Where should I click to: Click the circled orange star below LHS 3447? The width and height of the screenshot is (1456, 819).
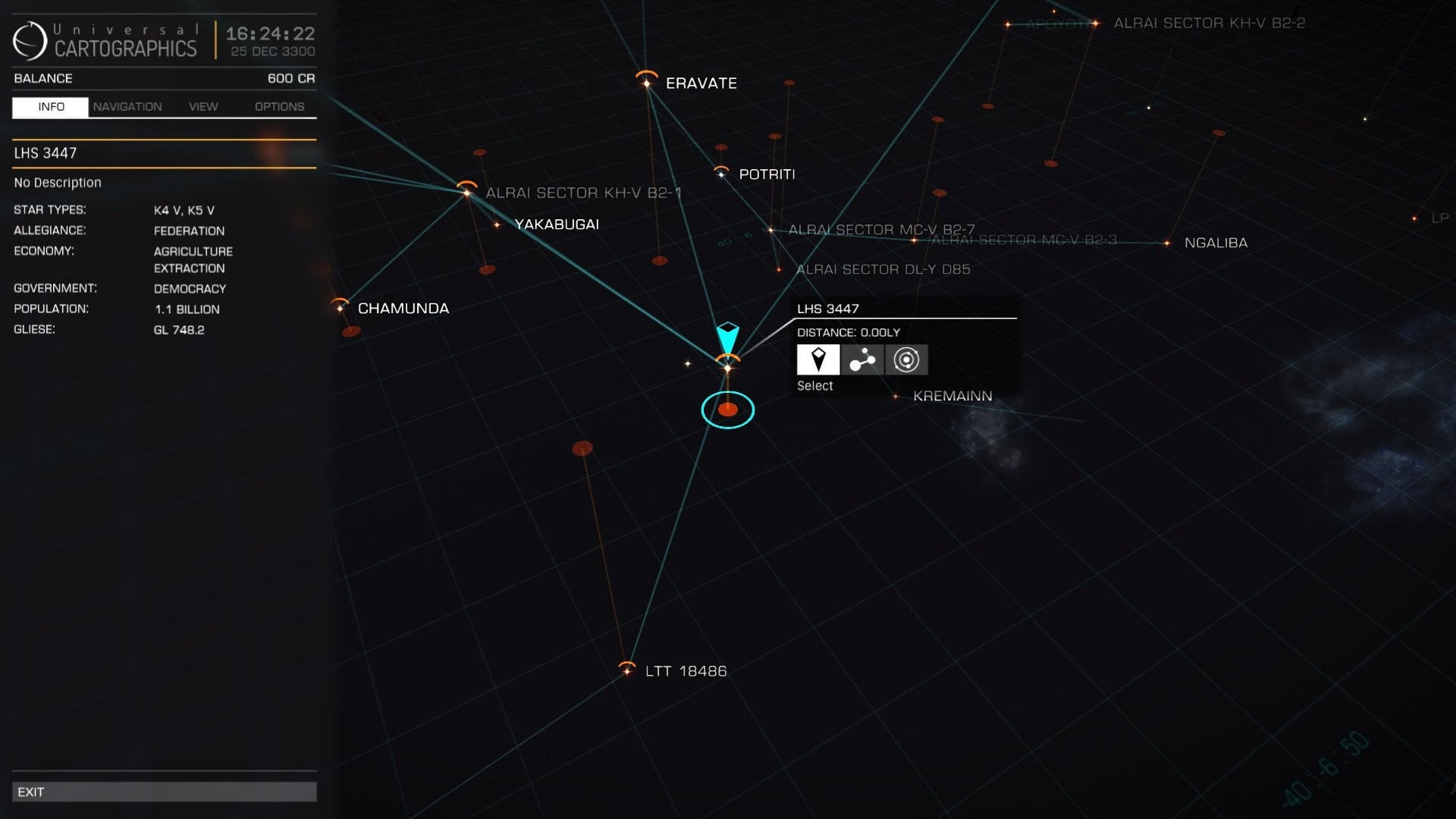click(728, 409)
